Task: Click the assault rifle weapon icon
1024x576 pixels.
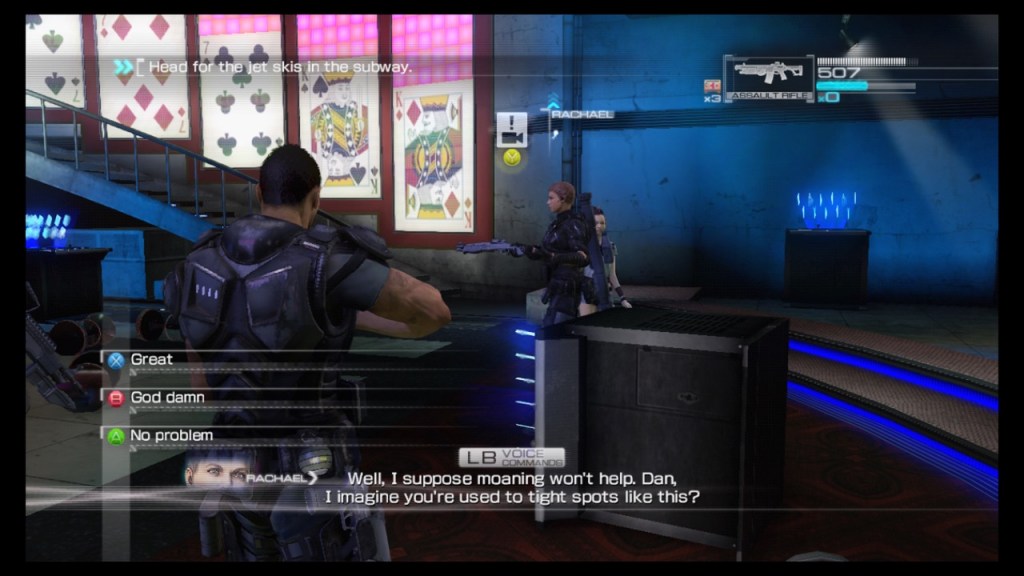Action: (x=767, y=74)
